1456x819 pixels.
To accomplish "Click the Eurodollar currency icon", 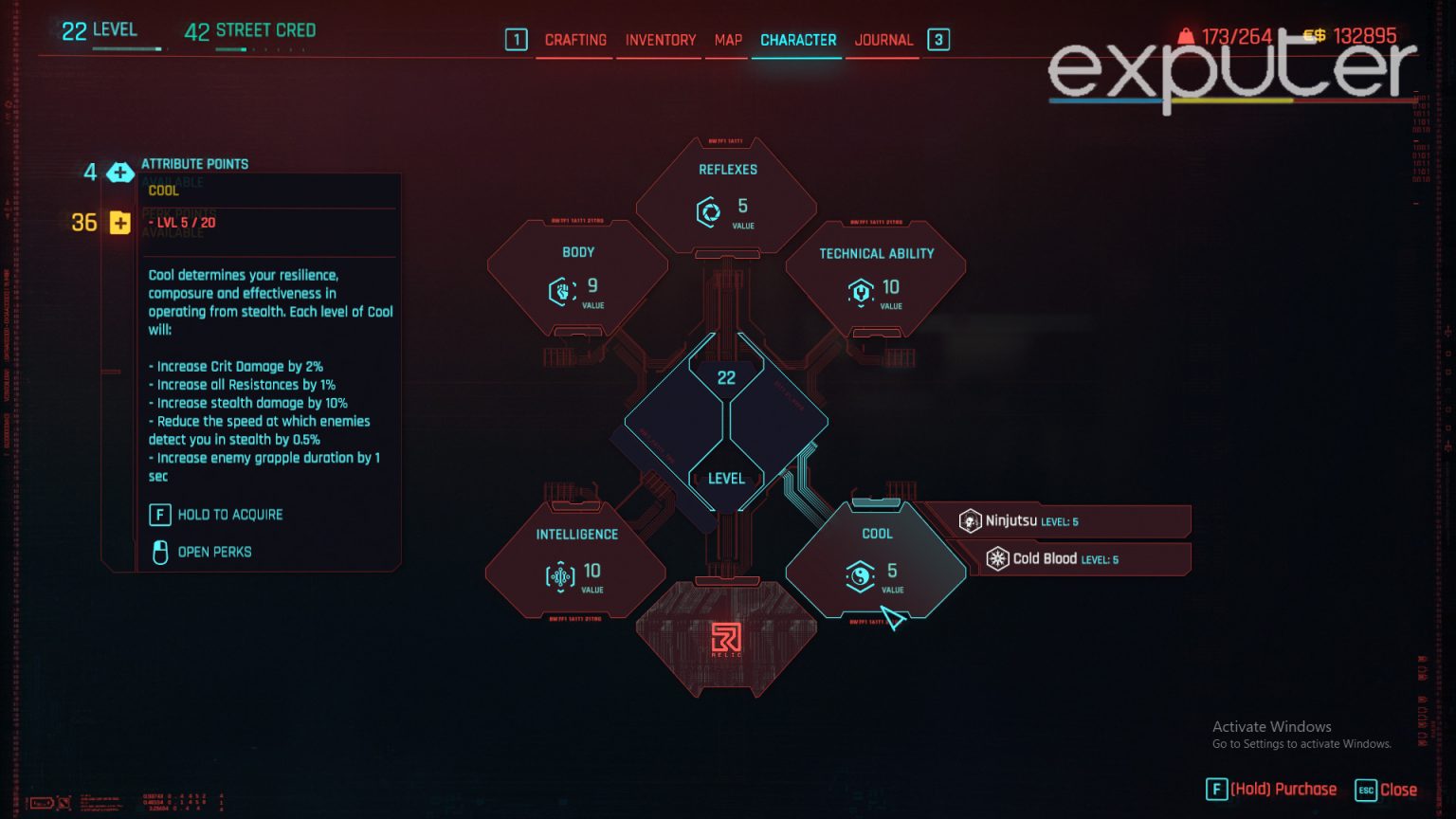I will coord(1314,38).
